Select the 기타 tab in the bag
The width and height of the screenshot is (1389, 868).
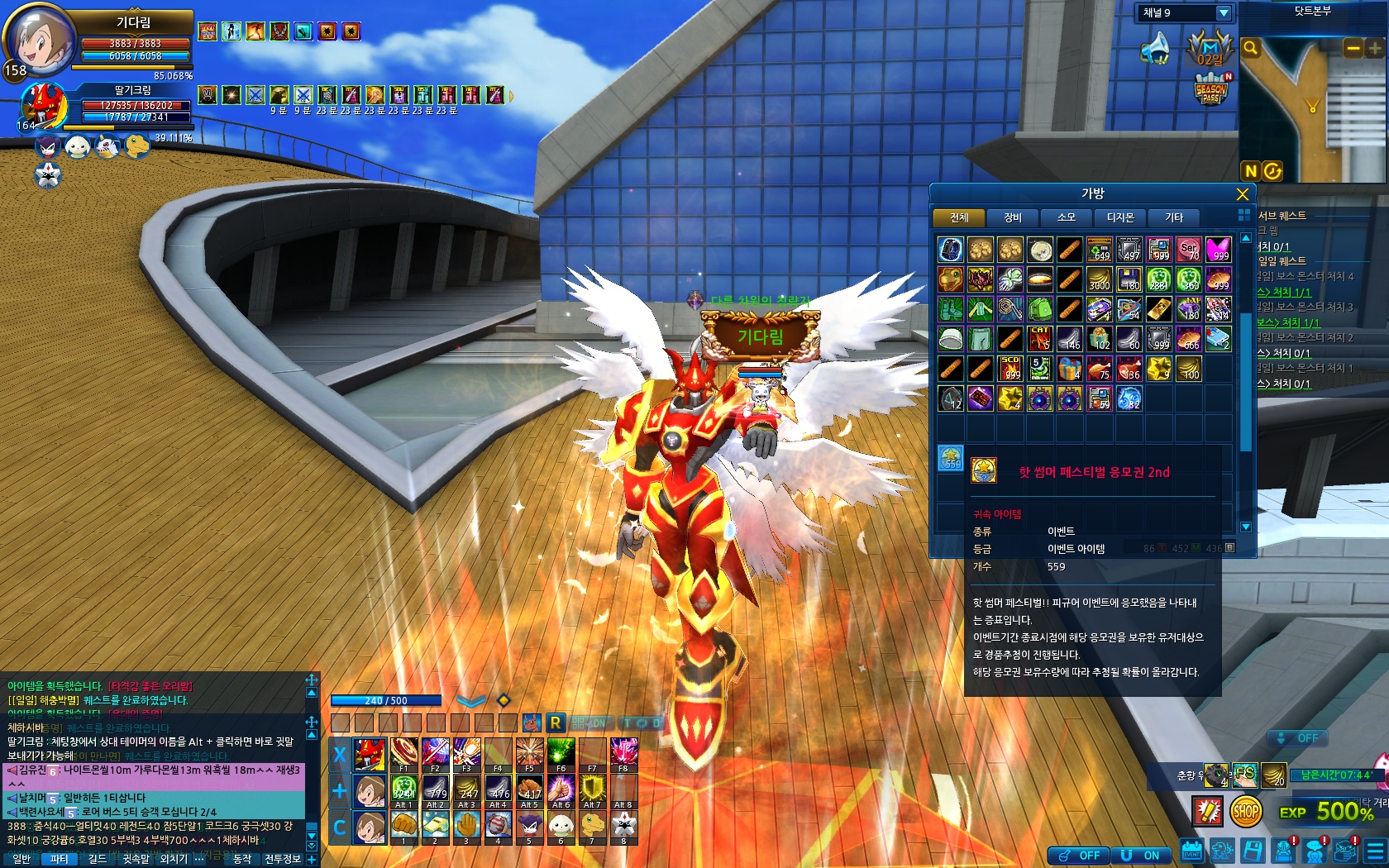click(1174, 217)
